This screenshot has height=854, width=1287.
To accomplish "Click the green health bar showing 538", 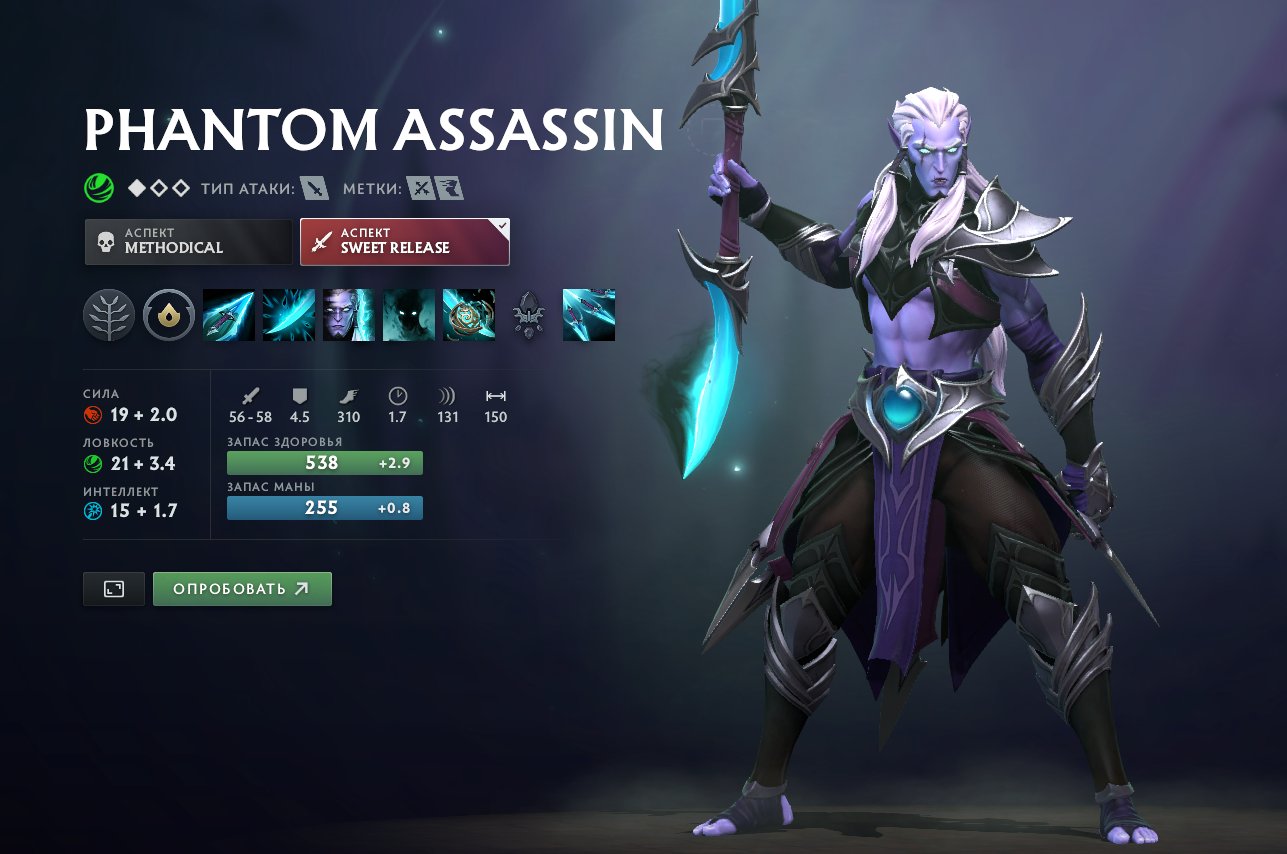I will tap(324, 462).
